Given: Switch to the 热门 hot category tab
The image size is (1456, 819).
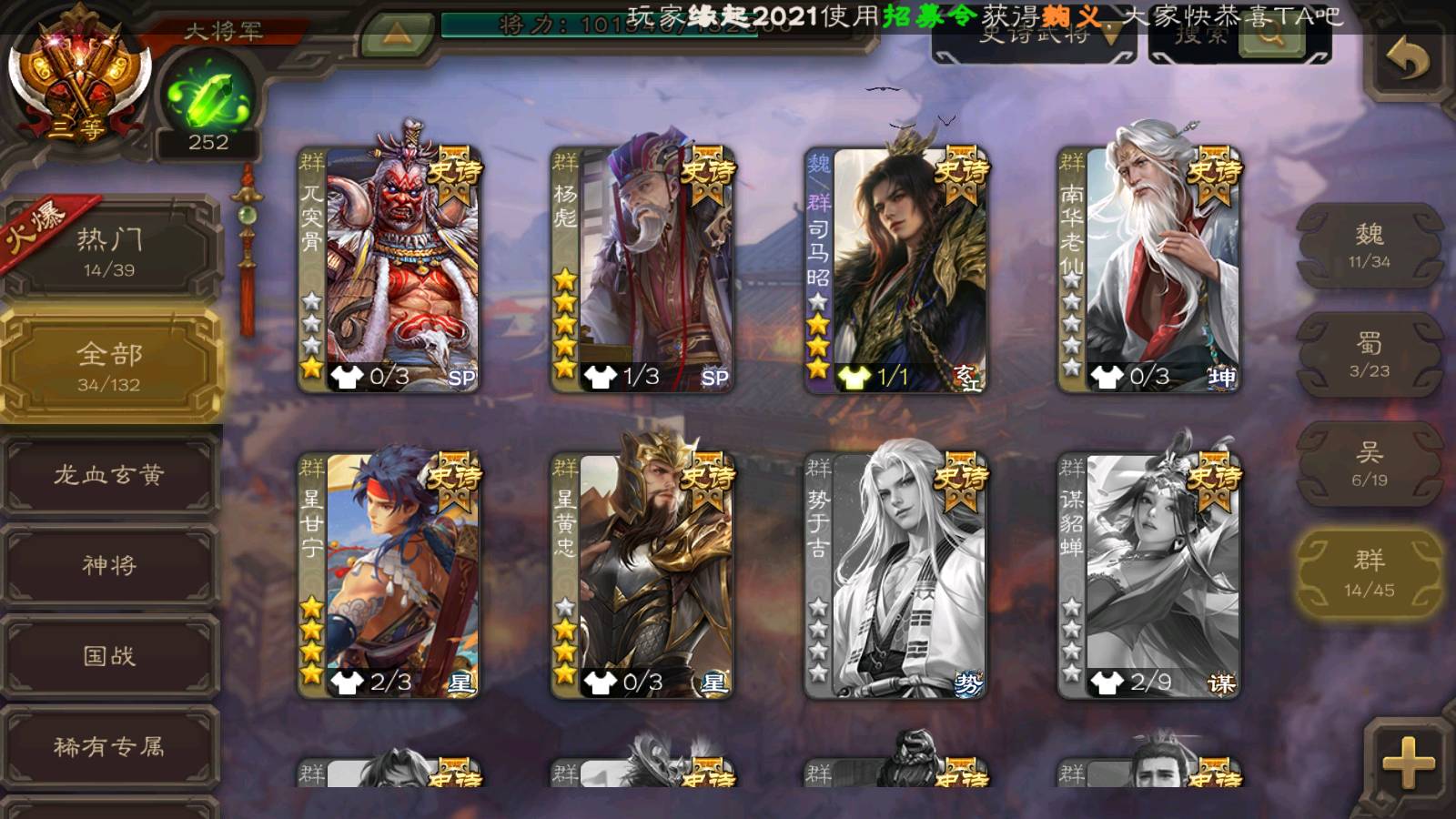Looking at the screenshot, I should [x=109, y=251].
